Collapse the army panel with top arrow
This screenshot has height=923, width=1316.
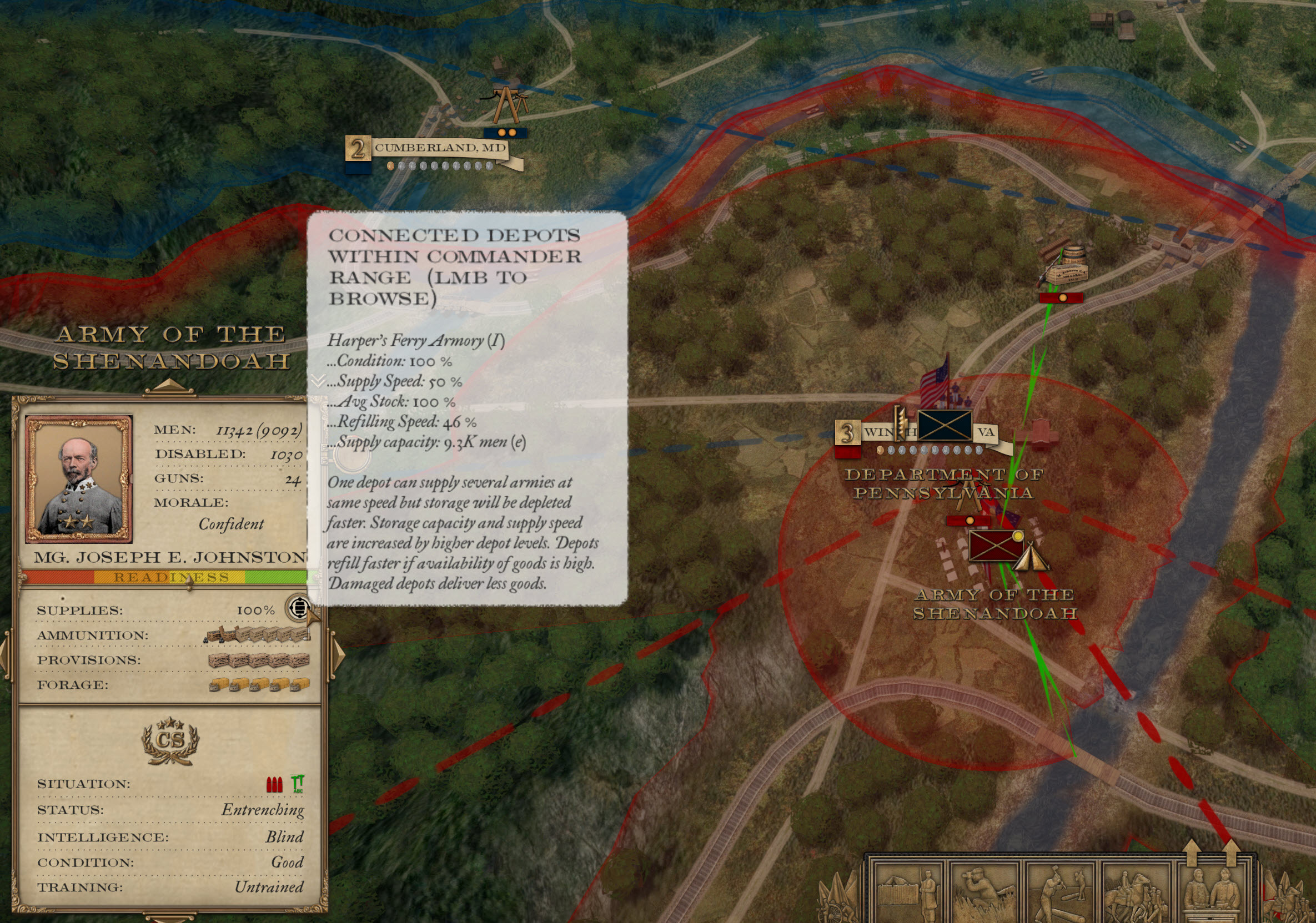(168, 386)
